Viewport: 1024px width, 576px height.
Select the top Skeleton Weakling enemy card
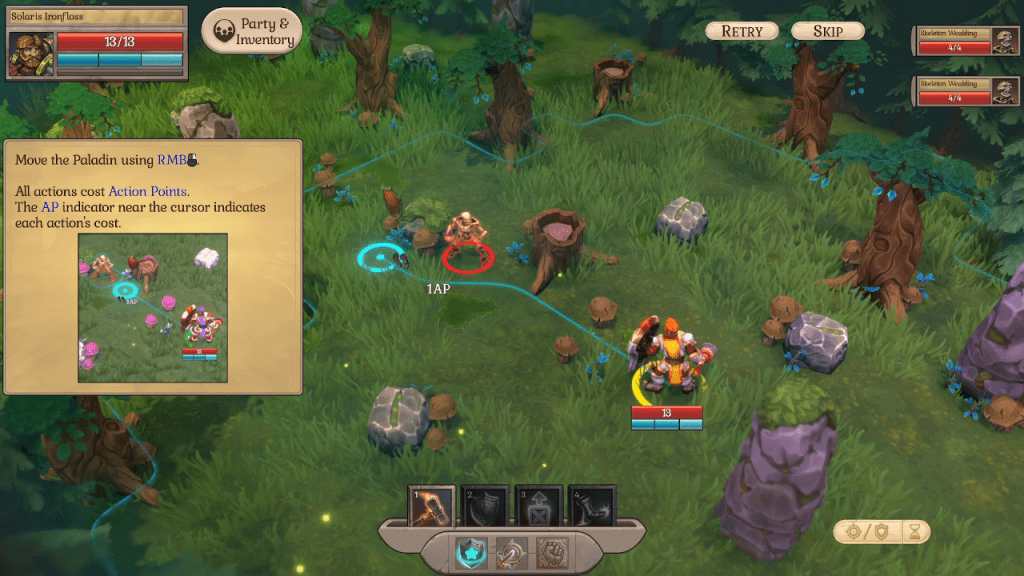tap(966, 42)
